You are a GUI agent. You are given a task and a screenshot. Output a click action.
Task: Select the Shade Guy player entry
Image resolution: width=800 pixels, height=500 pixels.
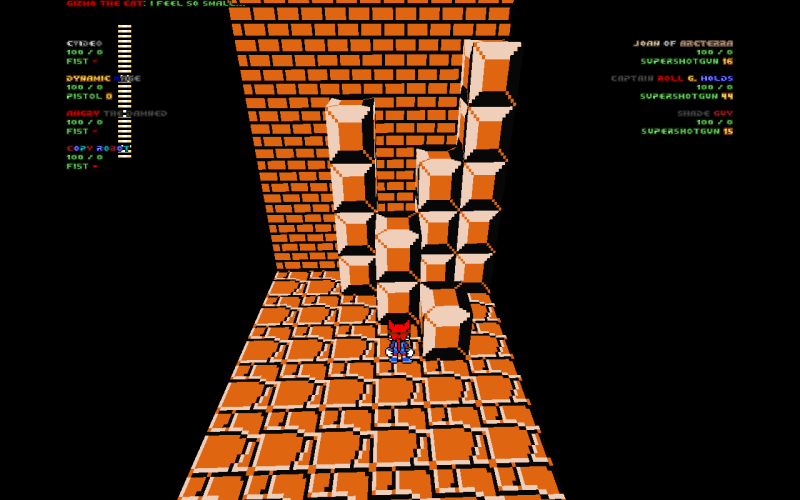point(704,114)
